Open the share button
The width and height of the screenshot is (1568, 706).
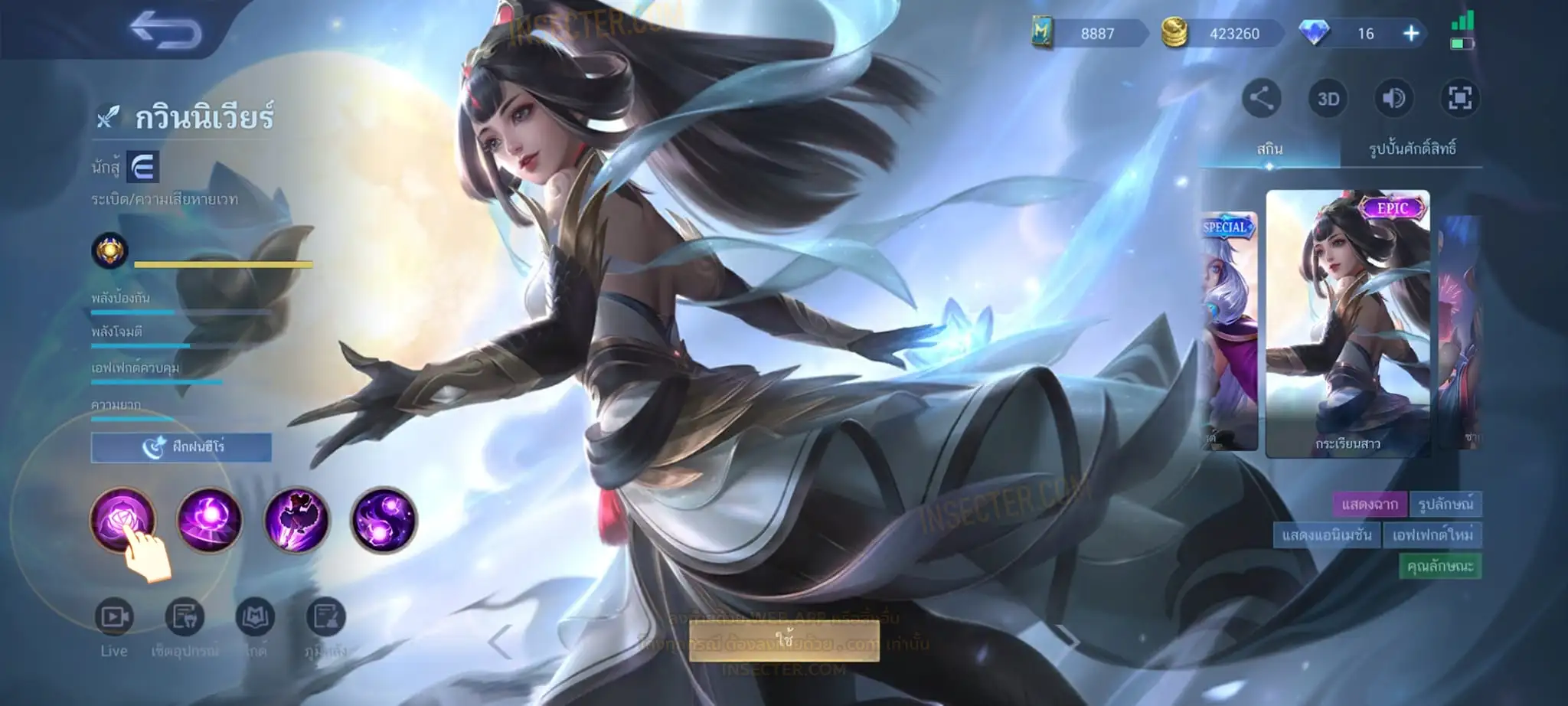click(x=1261, y=98)
